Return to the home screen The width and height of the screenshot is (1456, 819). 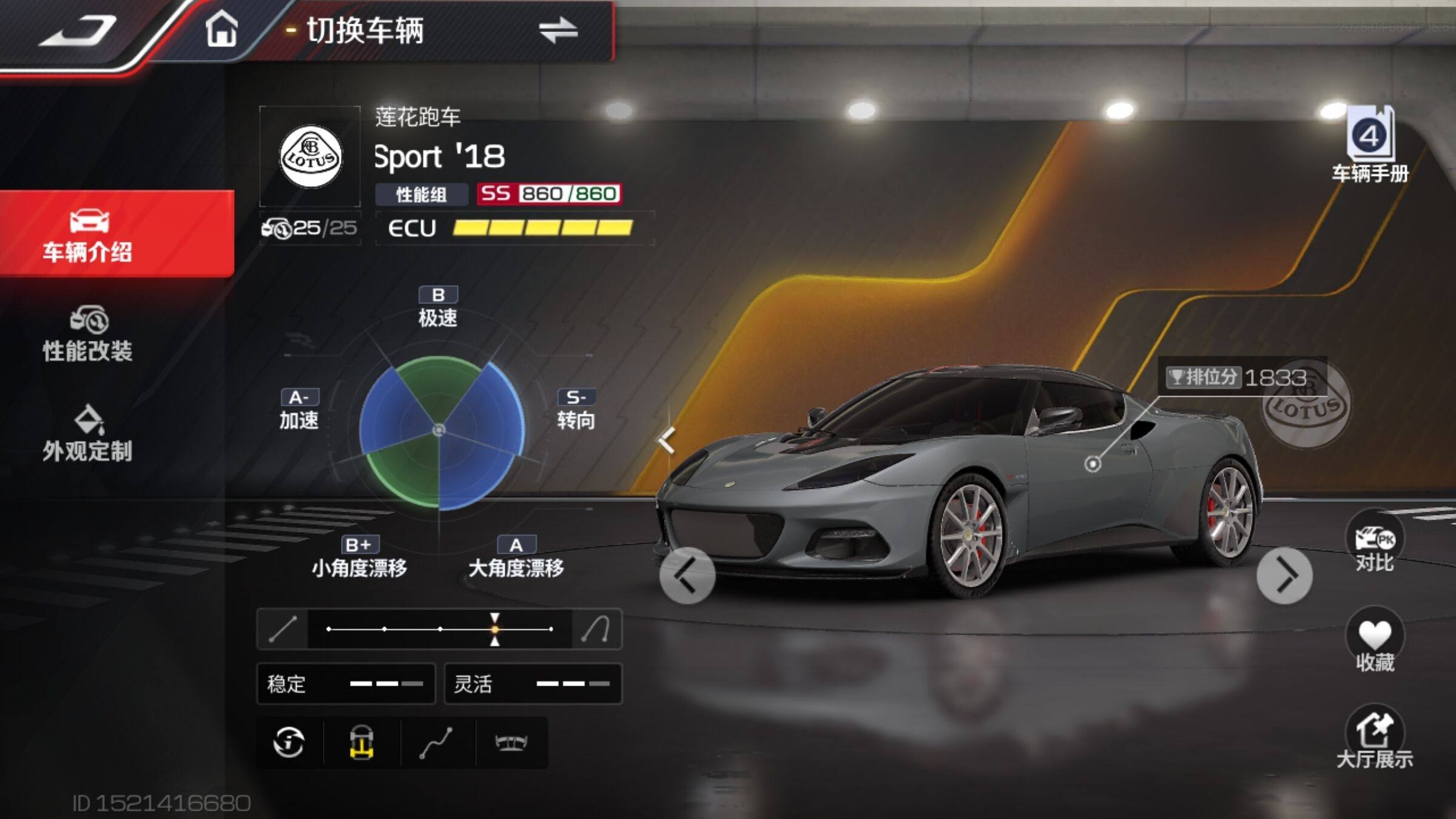point(221,29)
